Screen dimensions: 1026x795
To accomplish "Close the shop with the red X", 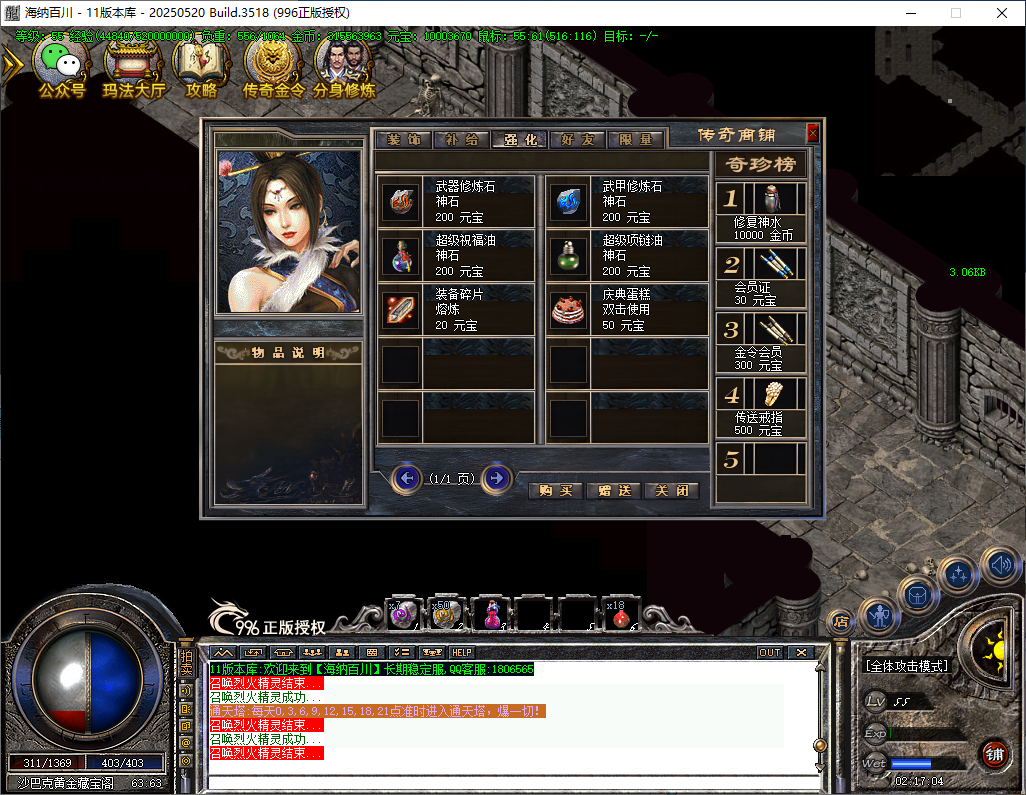I will coord(812,133).
